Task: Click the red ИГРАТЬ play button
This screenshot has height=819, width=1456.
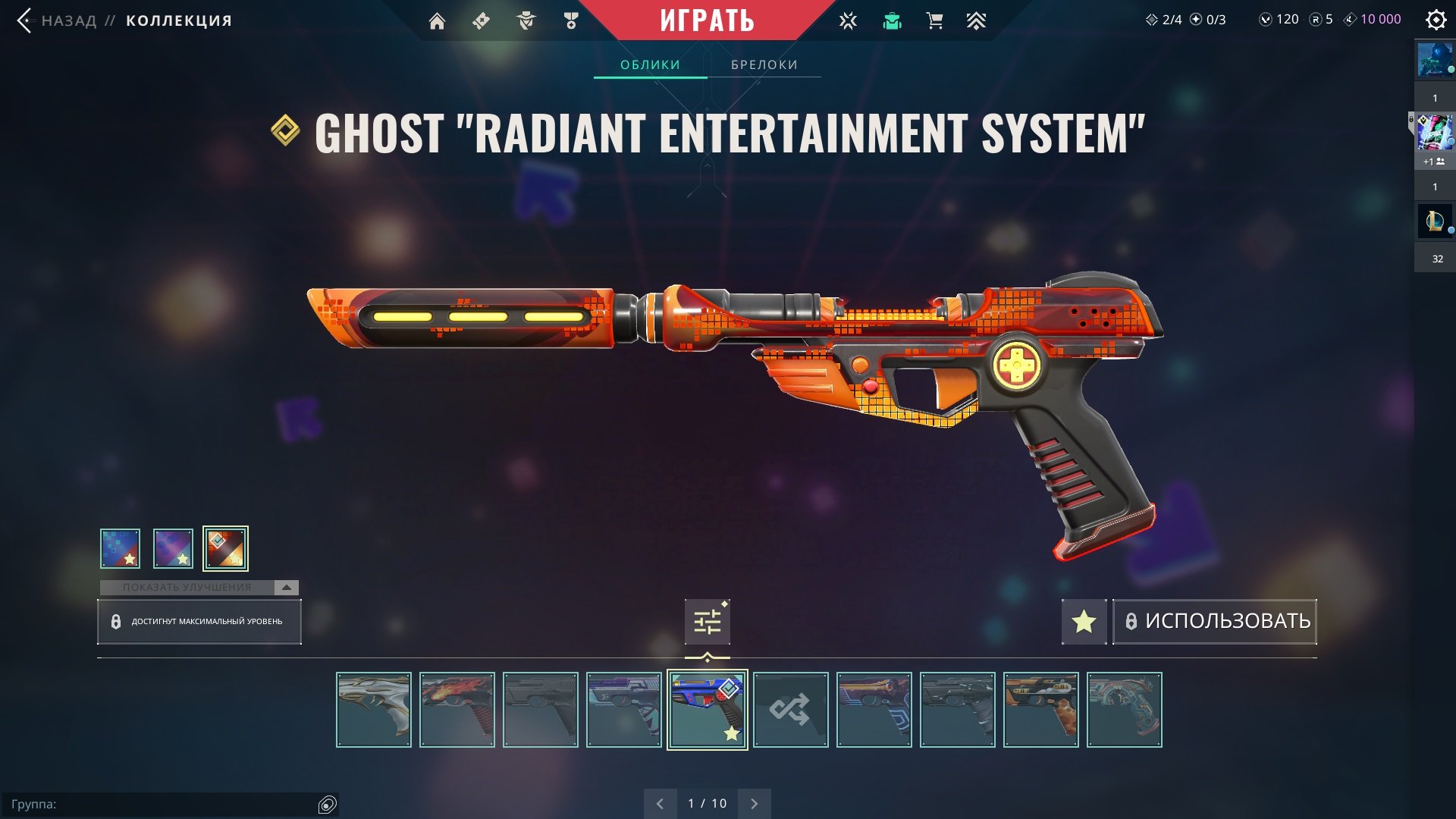Action: coord(707,20)
